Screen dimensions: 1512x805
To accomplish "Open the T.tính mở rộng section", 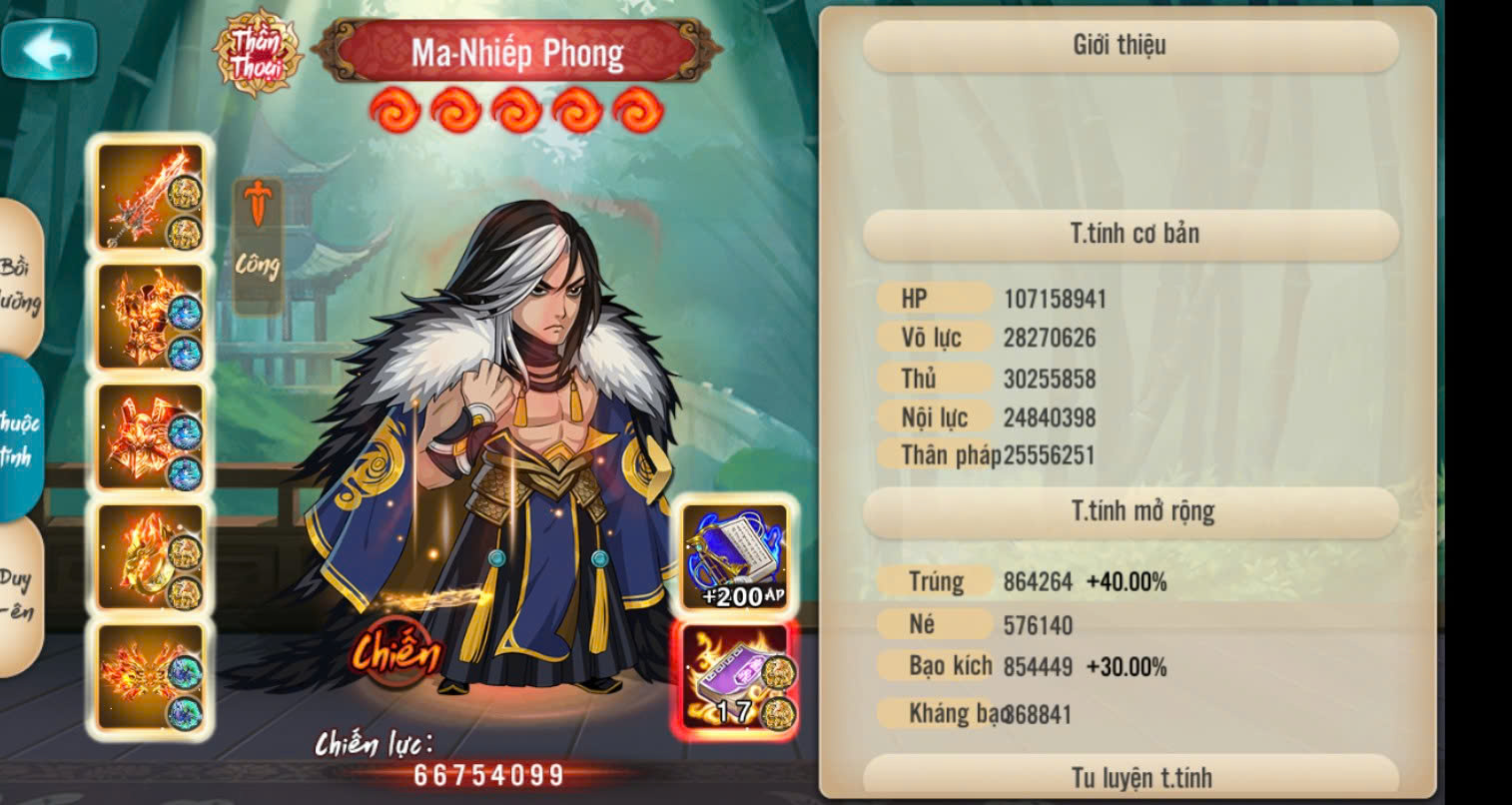I will click(1130, 512).
